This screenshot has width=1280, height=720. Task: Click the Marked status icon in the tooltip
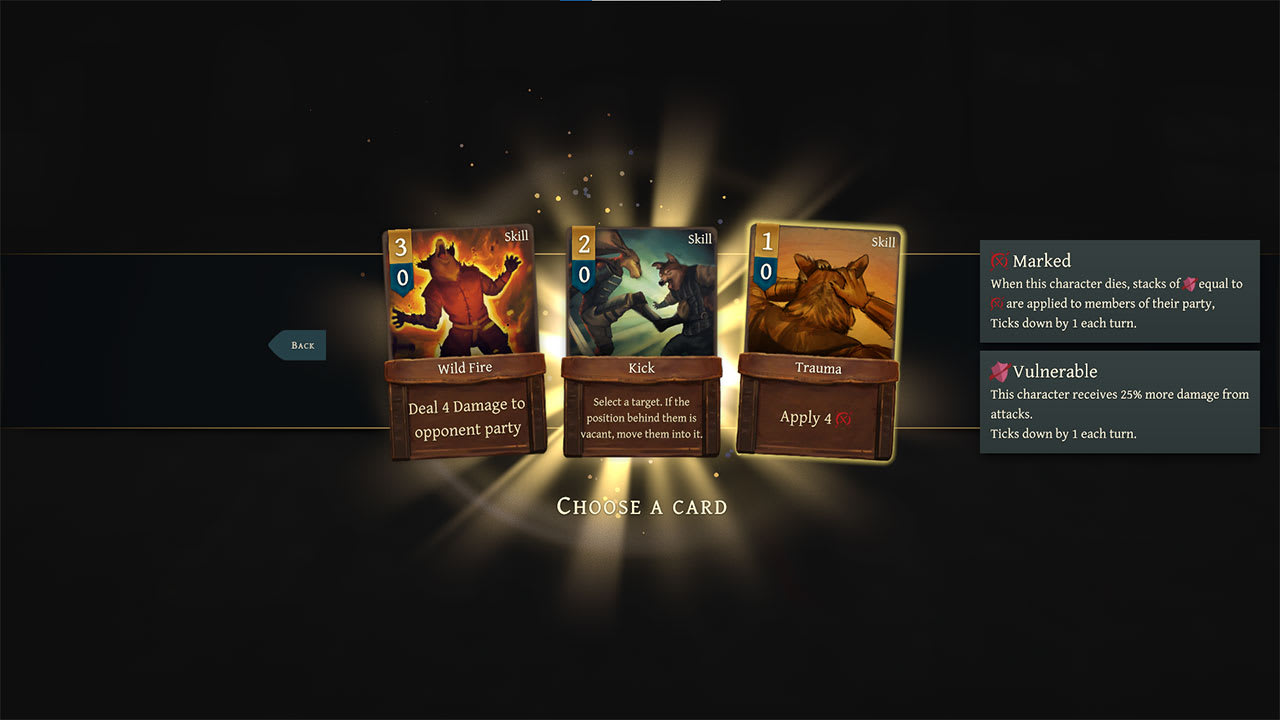coord(998,261)
